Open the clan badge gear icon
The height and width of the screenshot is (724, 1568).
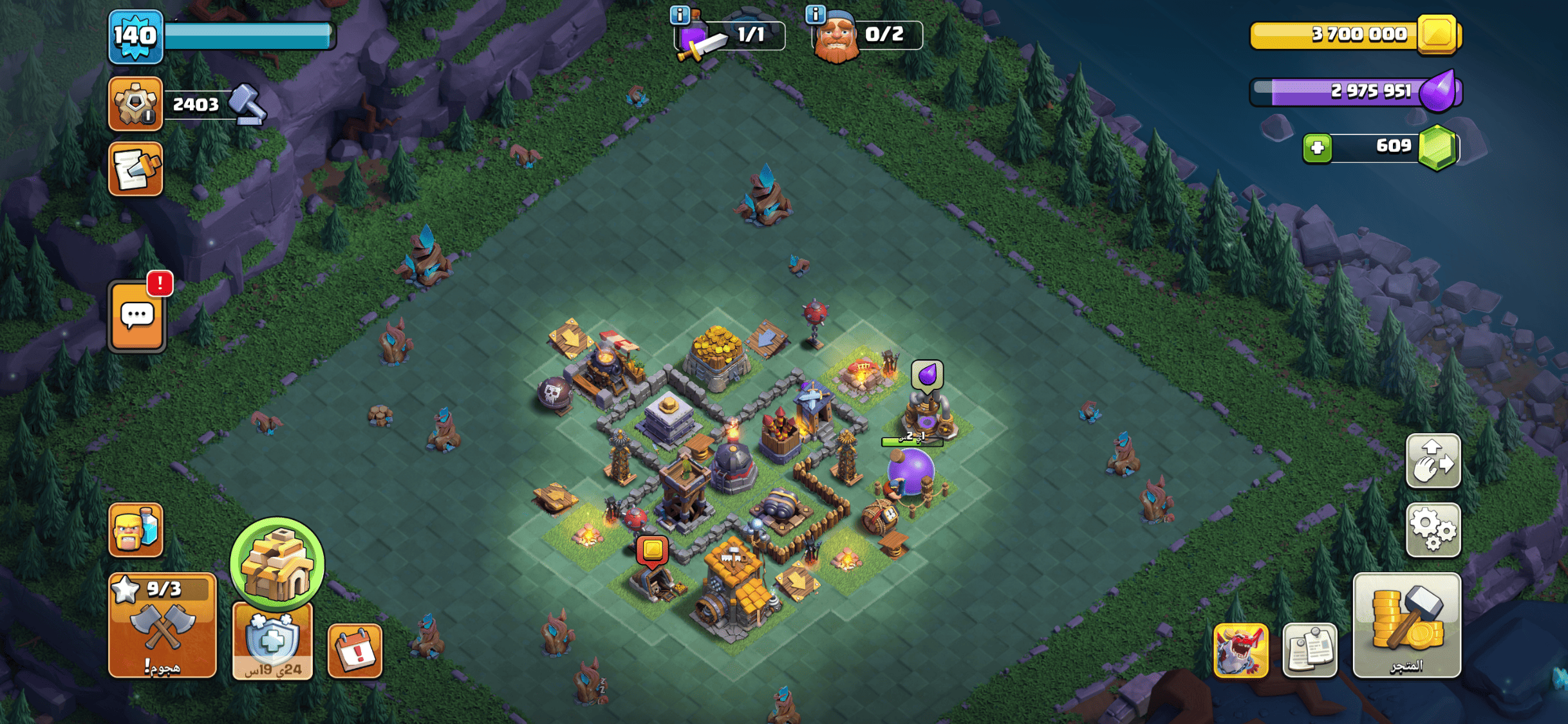click(135, 103)
